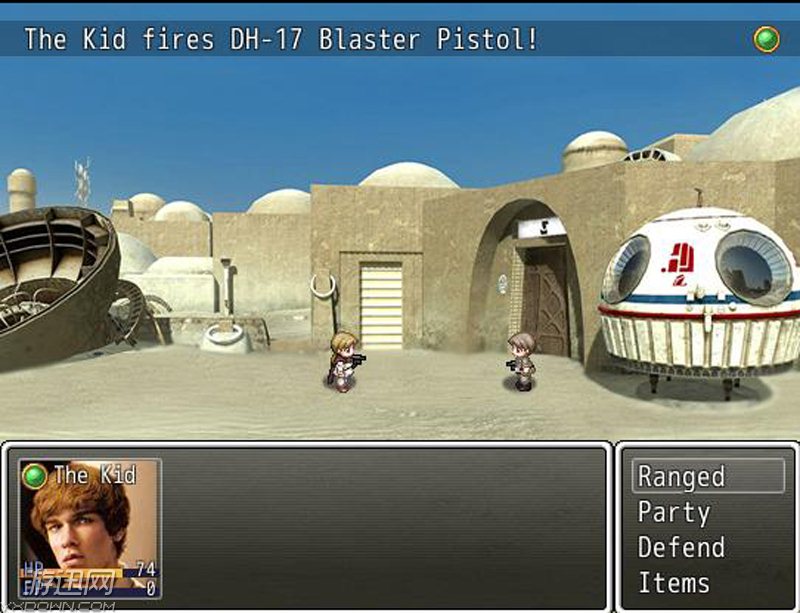
Task: Choose the Party command
Action: (675, 513)
